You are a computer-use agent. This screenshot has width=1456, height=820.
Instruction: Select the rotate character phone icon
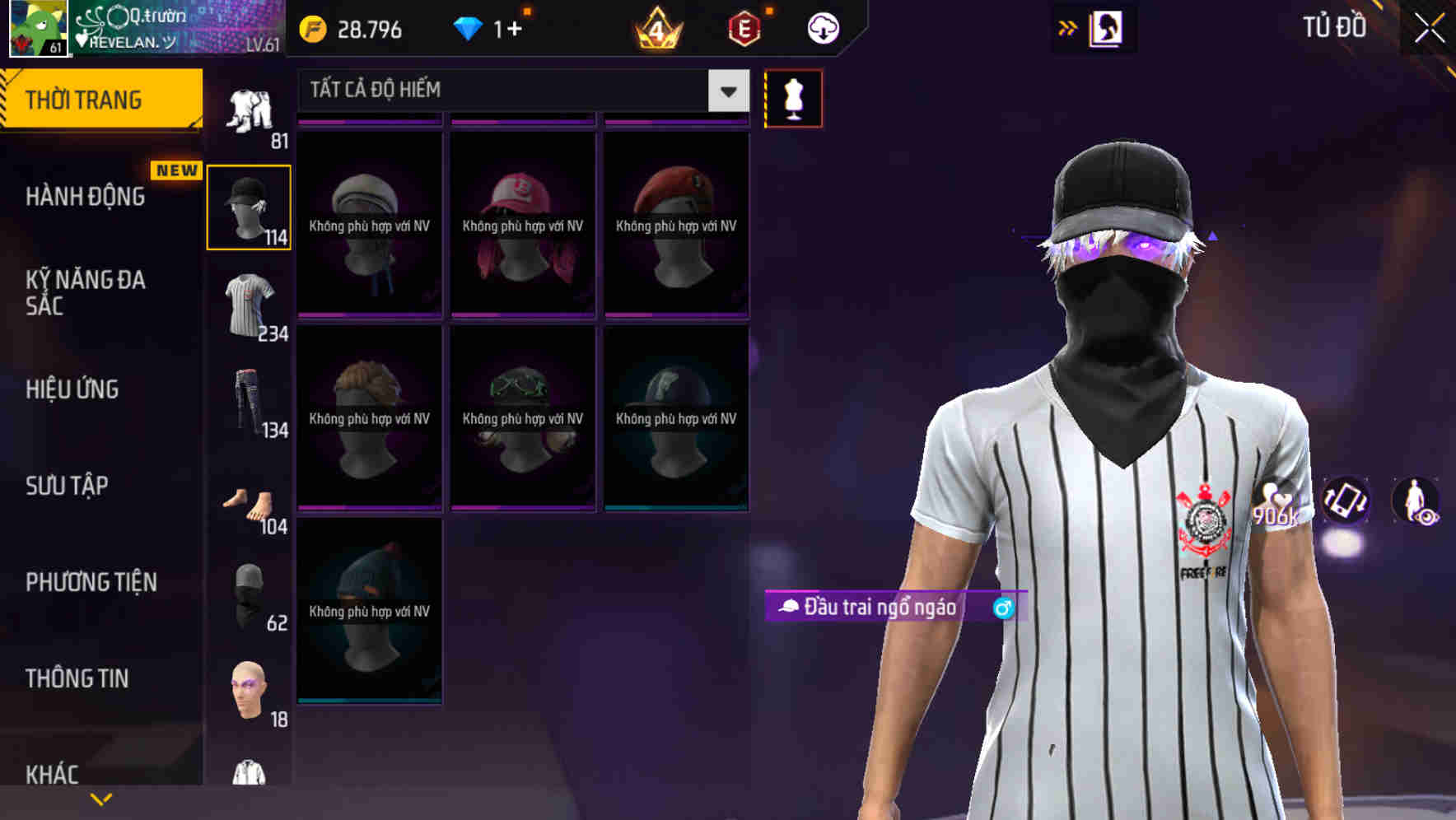(x=1346, y=502)
